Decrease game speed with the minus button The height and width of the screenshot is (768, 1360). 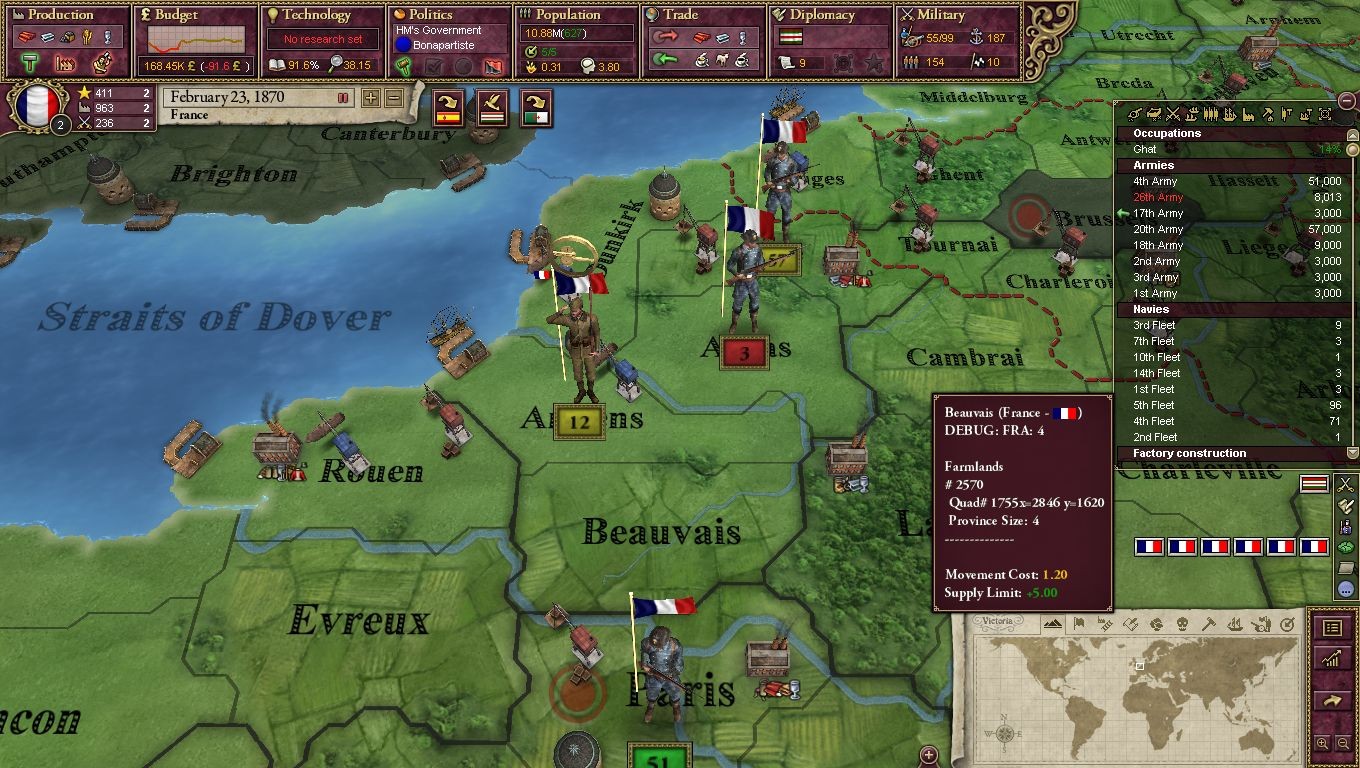pos(393,98)
